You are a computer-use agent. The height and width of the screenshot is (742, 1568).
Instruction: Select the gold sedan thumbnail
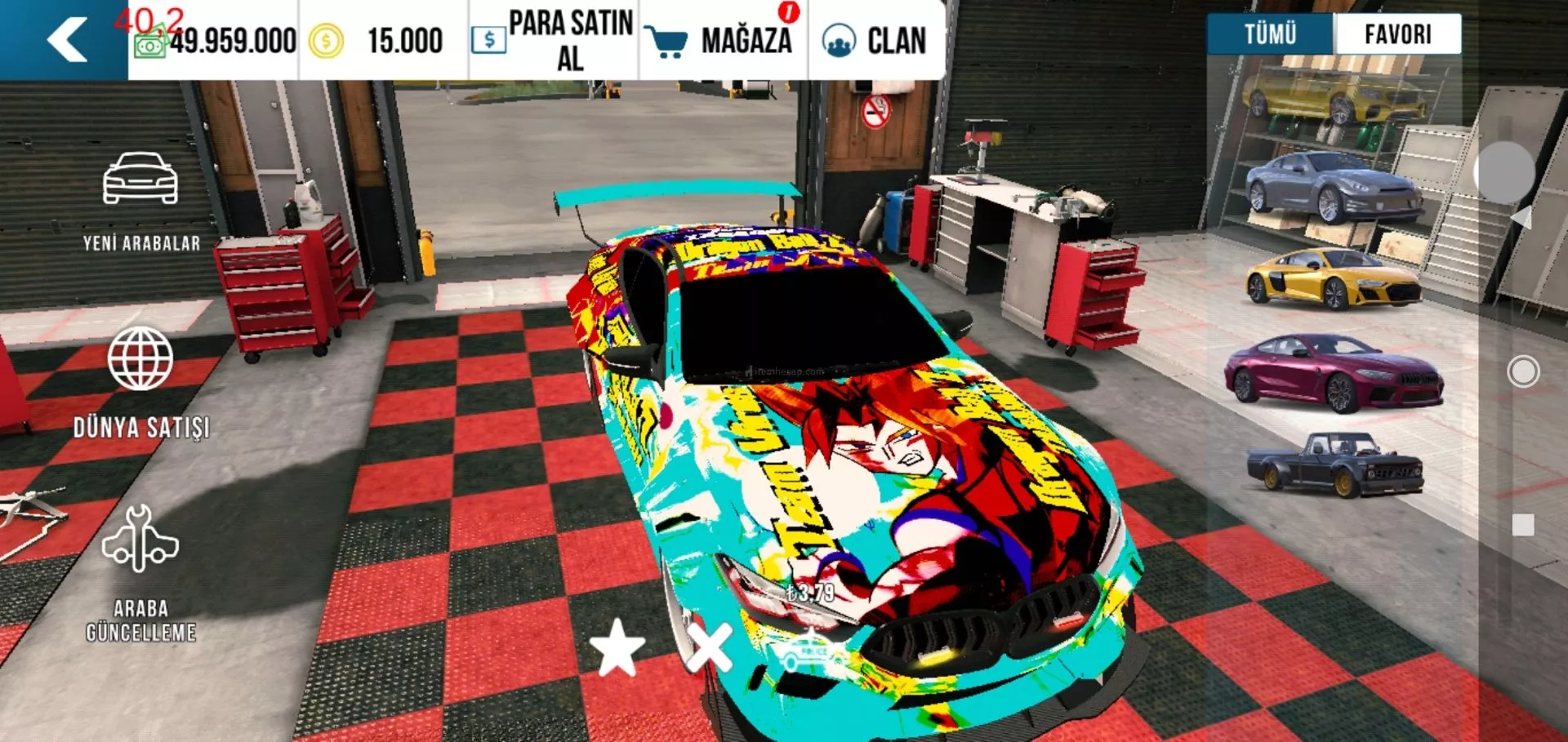pos(1333,98)
